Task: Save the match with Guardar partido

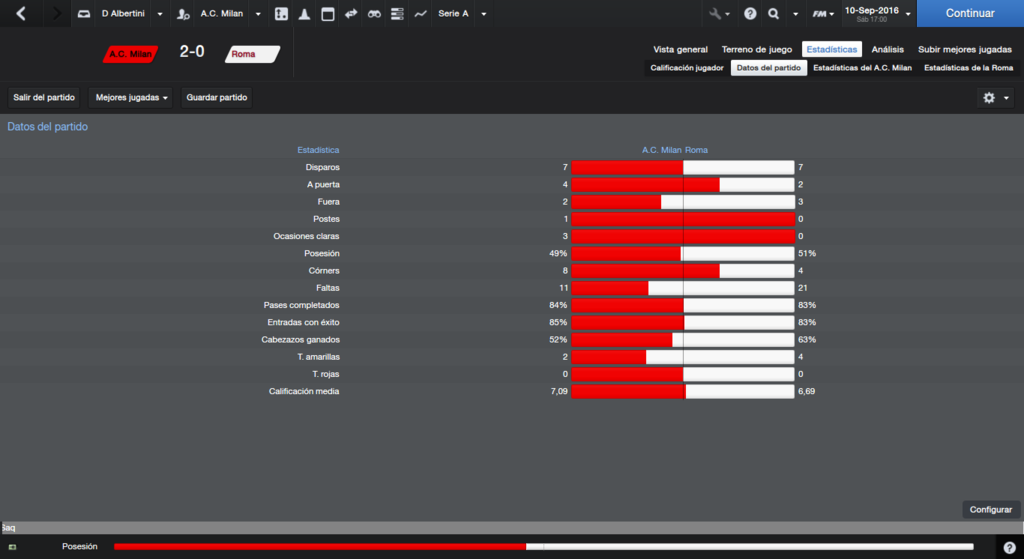Action: click(x=217, y=98)
